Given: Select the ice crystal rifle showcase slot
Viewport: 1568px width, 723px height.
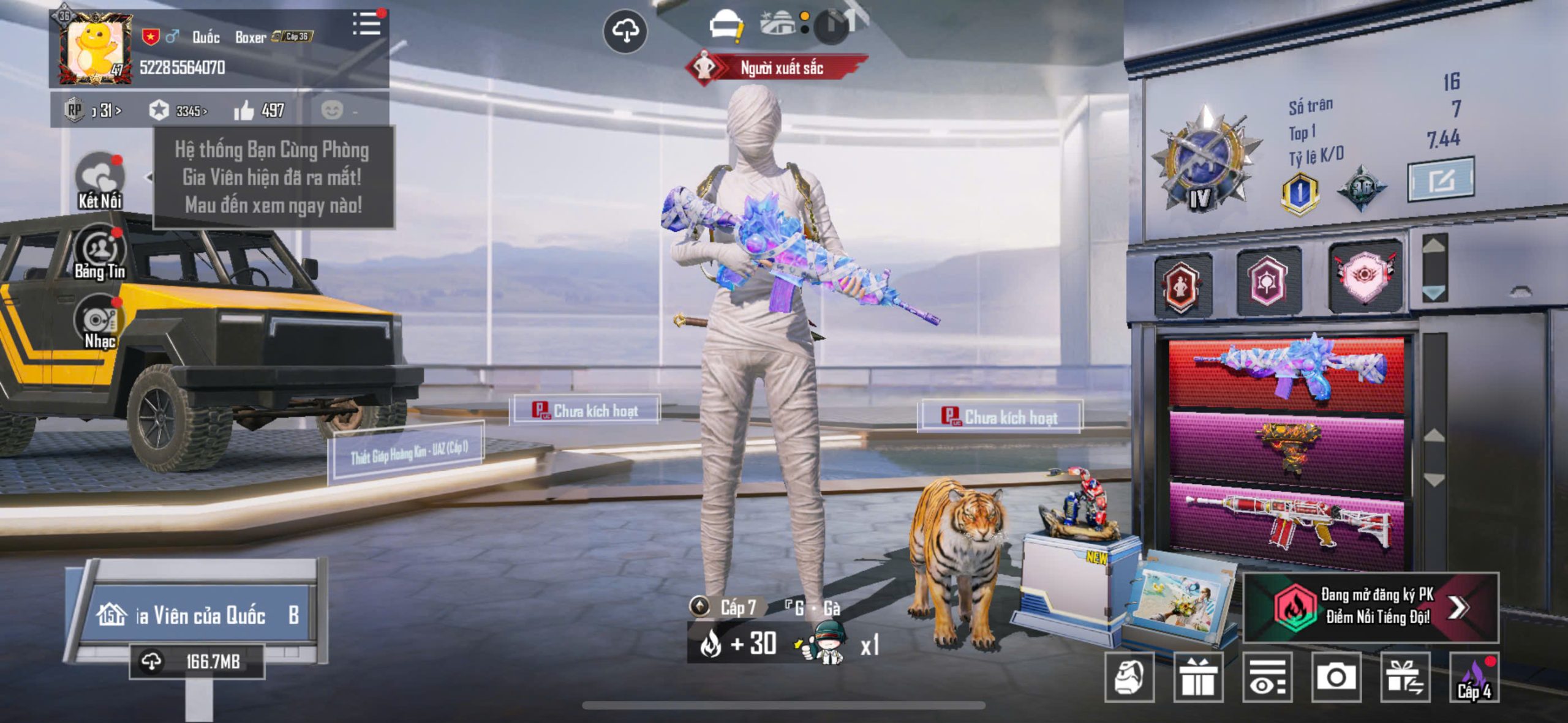Looking at the screenshot, I should [x=1286, y=371].
